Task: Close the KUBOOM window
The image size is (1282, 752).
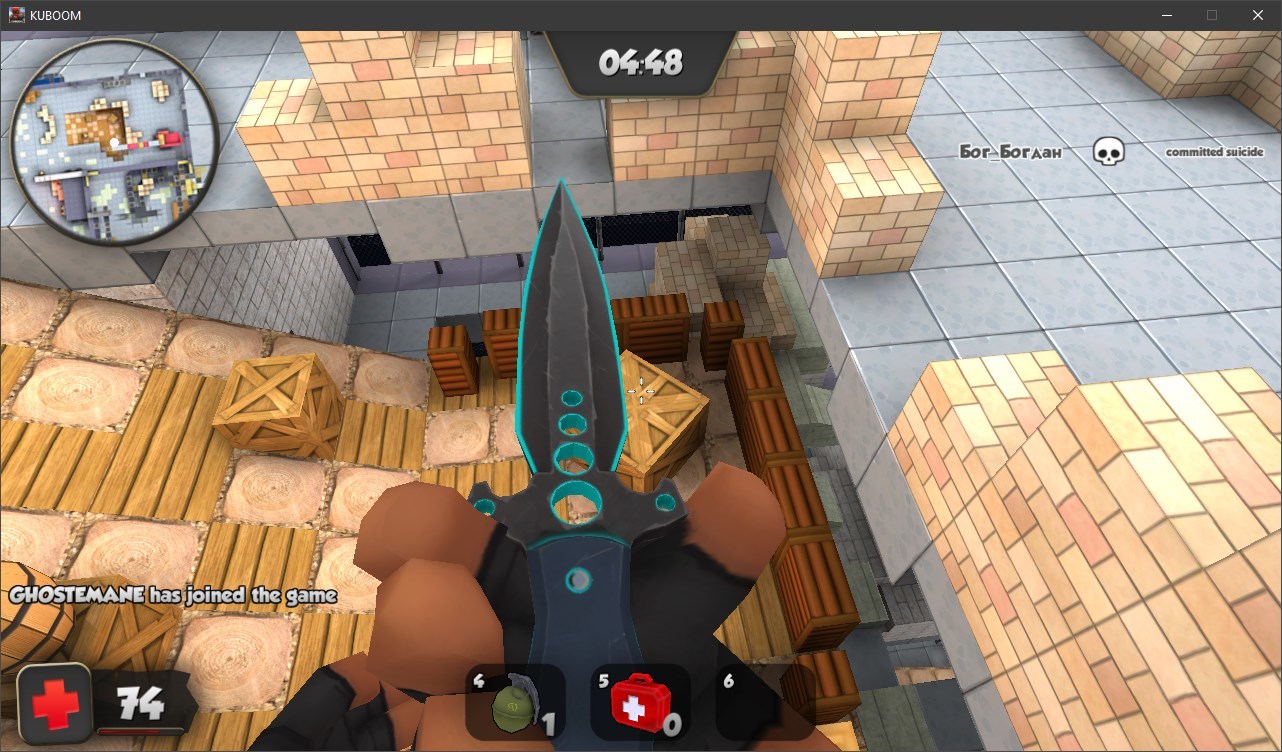Action: click(1258, 15)
